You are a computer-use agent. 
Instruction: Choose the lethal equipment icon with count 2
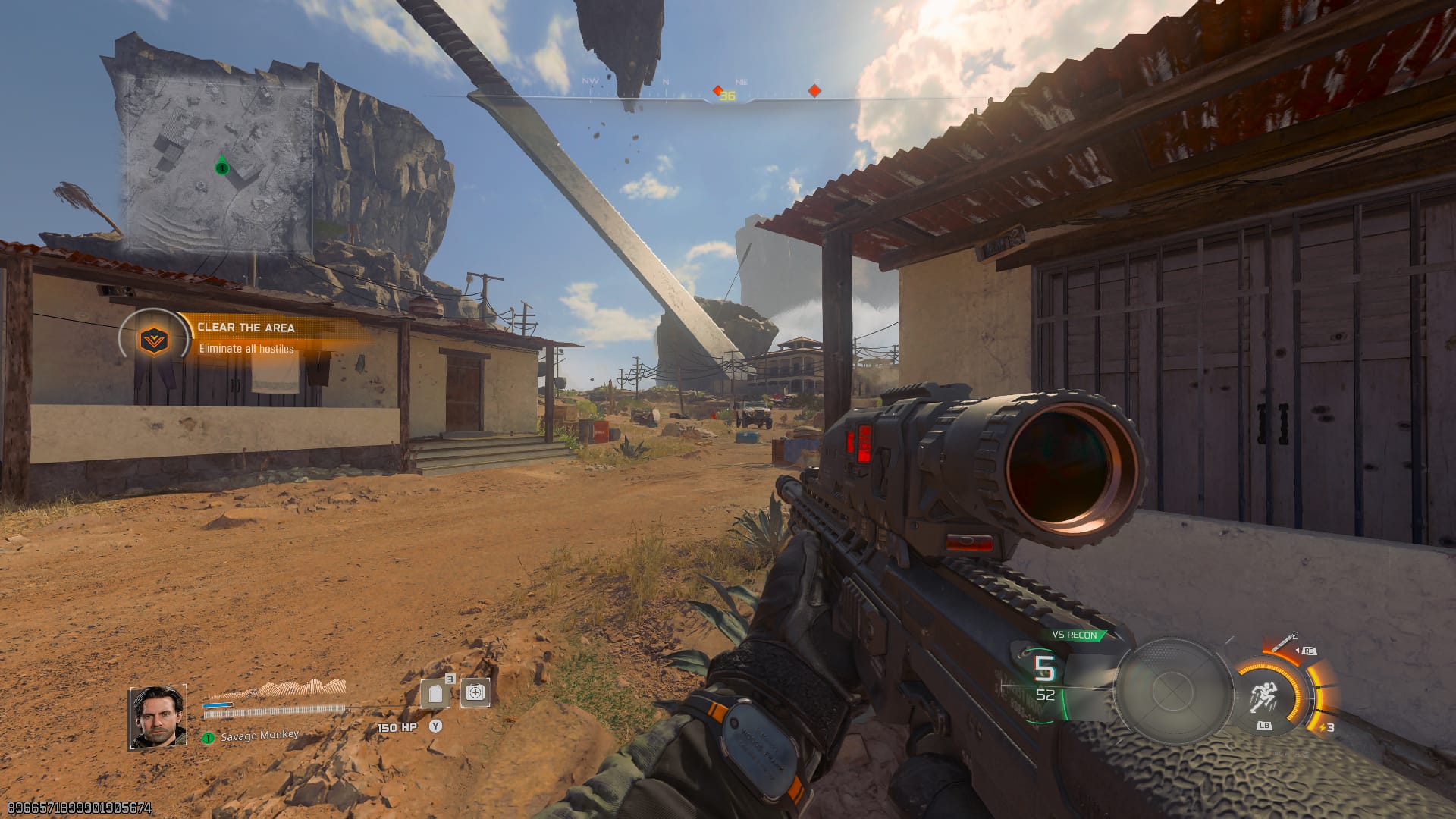pyautogui.click(x=1282, y=644)
